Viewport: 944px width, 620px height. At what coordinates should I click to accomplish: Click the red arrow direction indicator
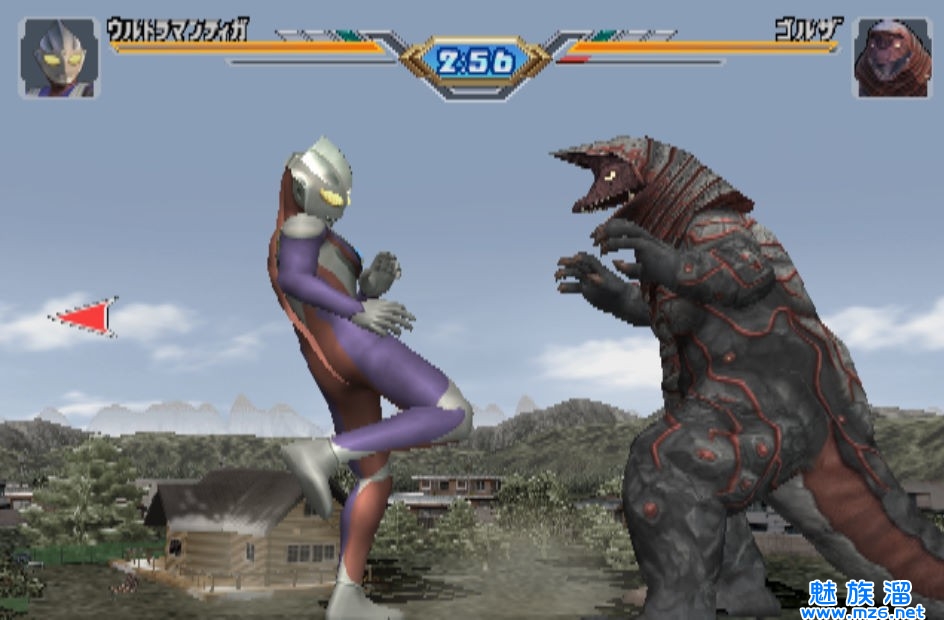(86, 317)
